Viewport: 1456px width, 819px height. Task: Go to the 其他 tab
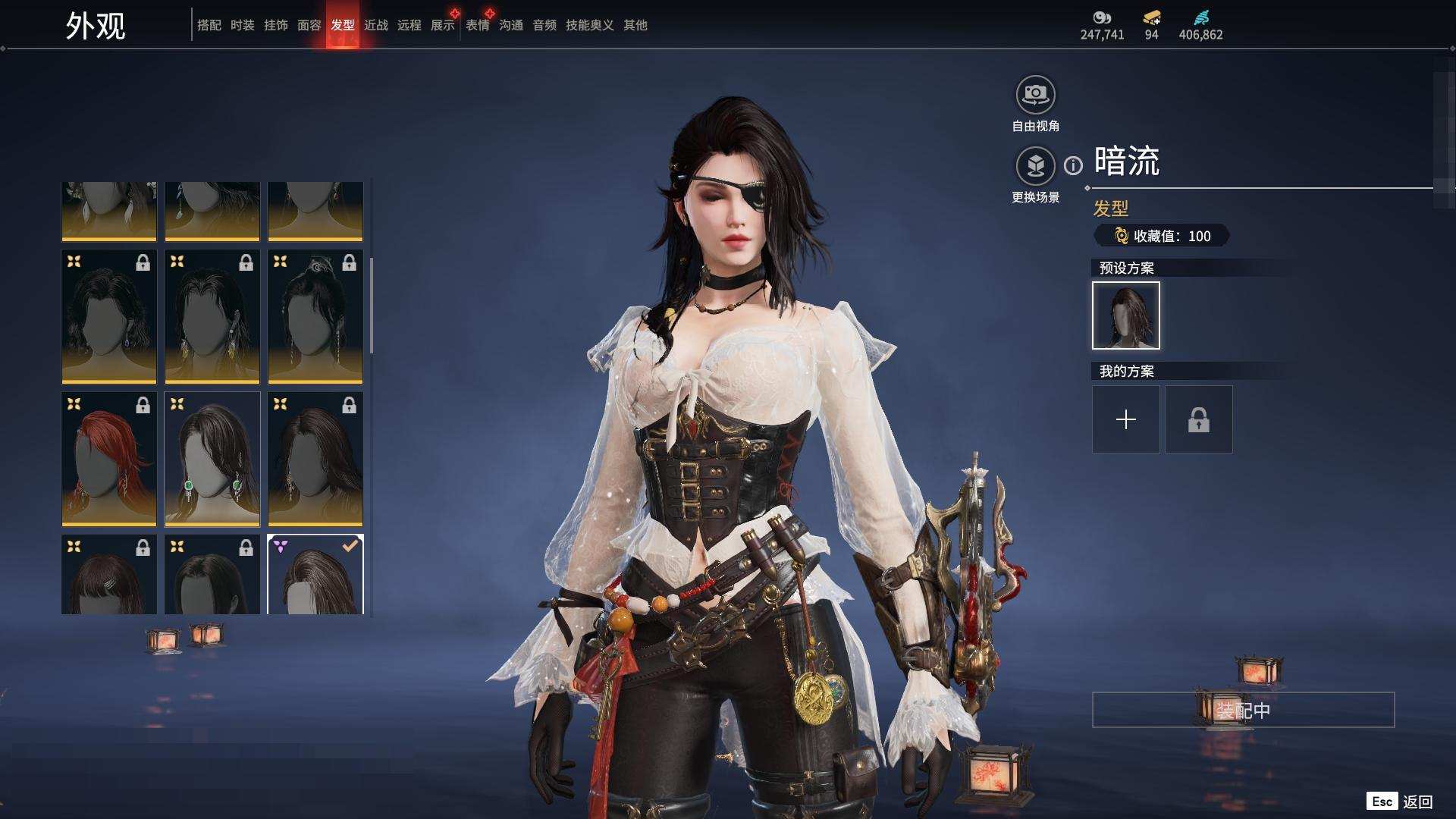tap(635, 25)
